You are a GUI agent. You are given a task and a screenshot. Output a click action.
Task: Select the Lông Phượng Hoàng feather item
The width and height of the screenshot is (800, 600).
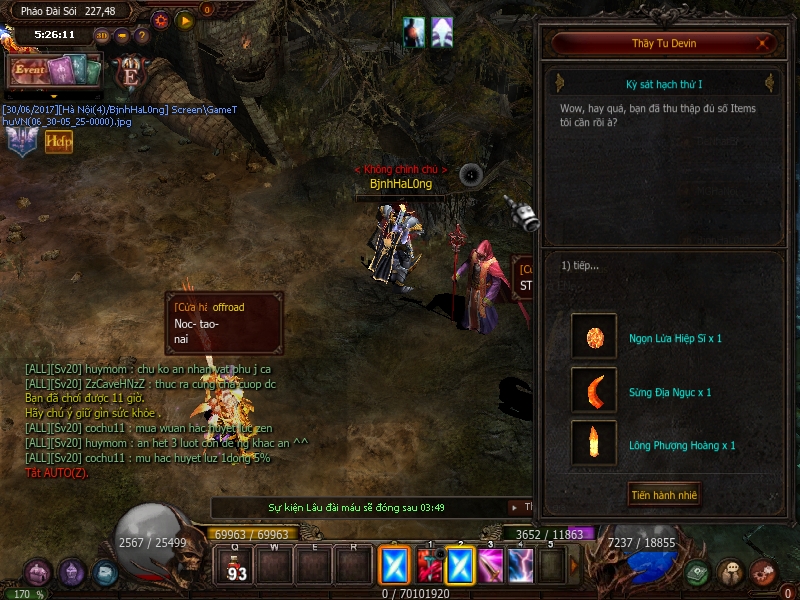coord(594,444)
